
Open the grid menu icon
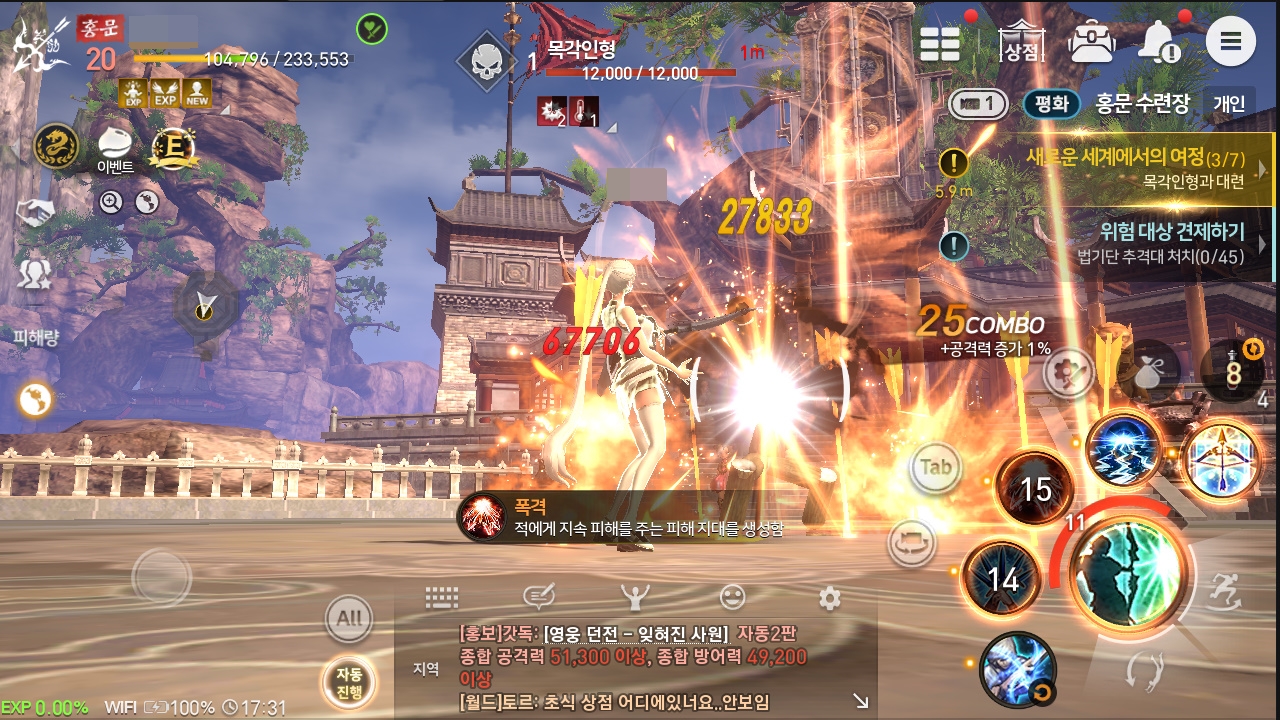pyautogui.click(x=940, y=43)
